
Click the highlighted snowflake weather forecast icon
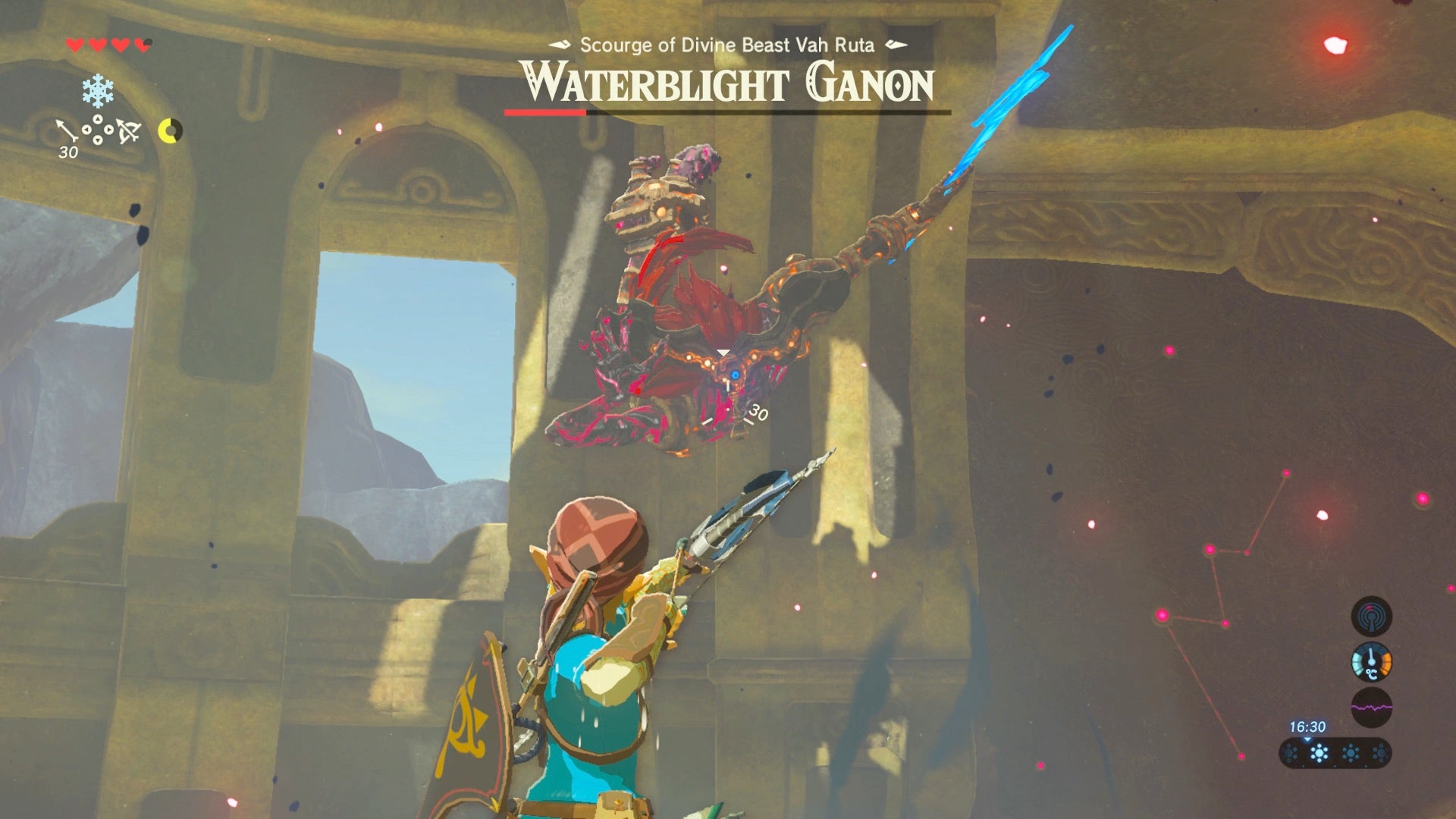(x=1319, y=753)
